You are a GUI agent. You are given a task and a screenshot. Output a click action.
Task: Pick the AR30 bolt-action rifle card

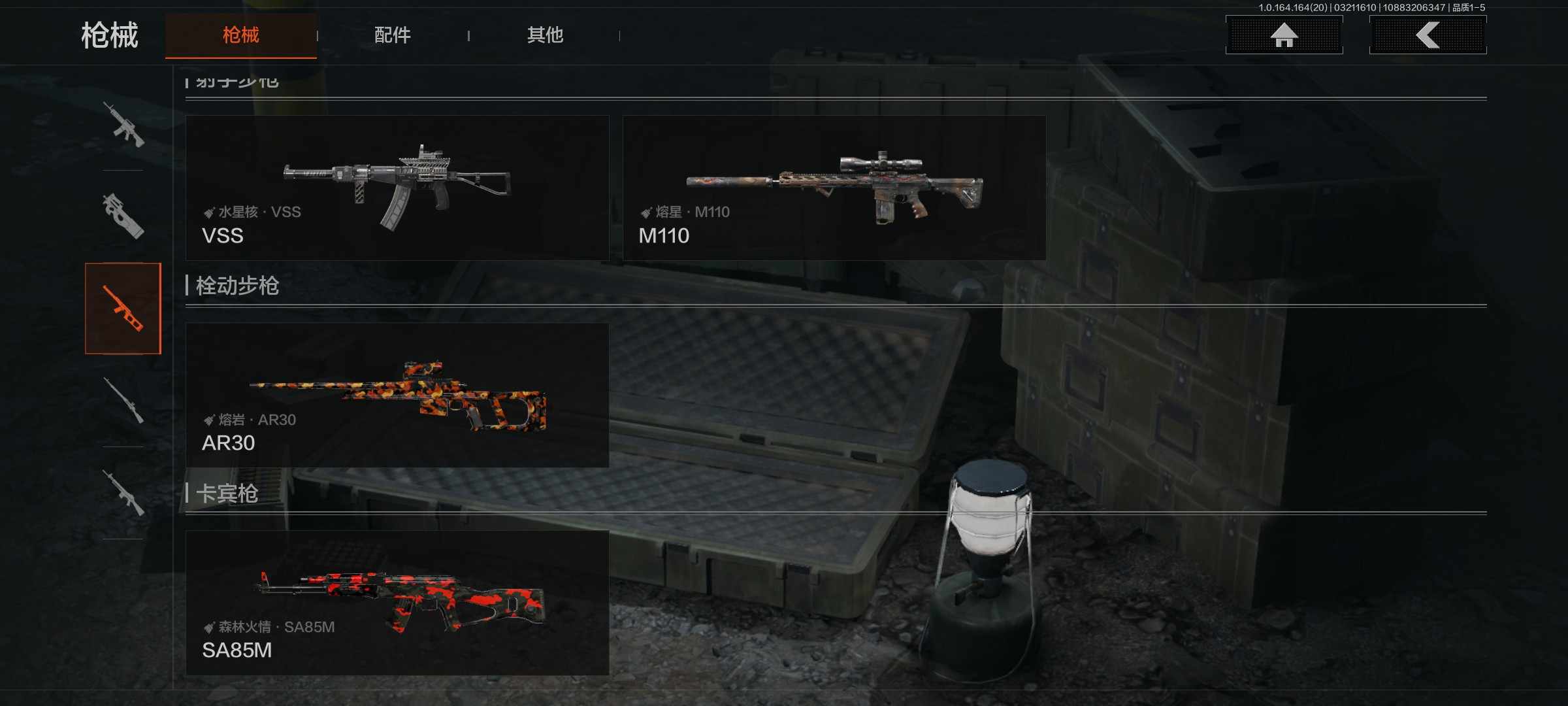coord(397,395)
